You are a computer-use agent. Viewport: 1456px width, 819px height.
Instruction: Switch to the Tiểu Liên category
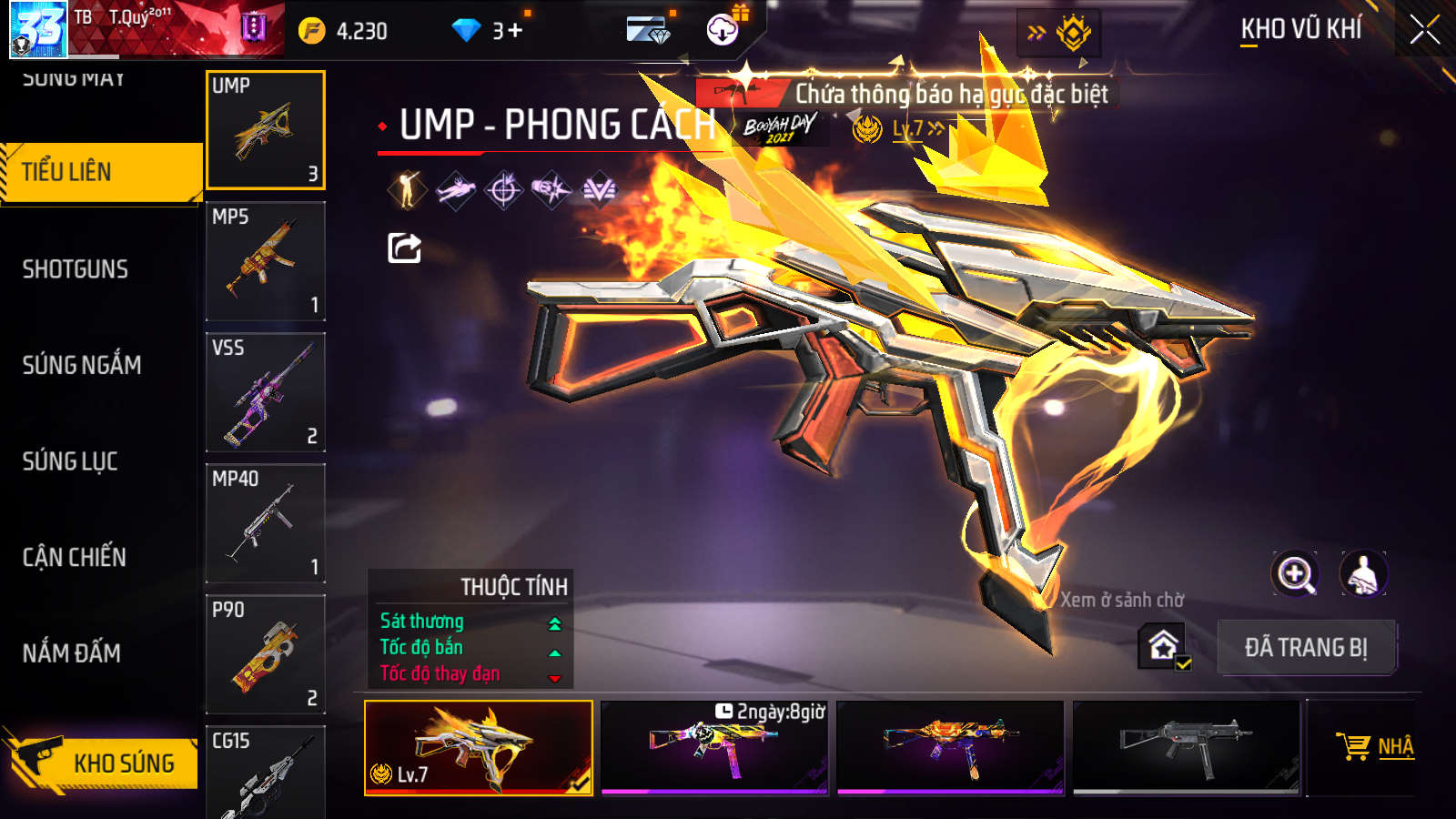pos(100,172)
